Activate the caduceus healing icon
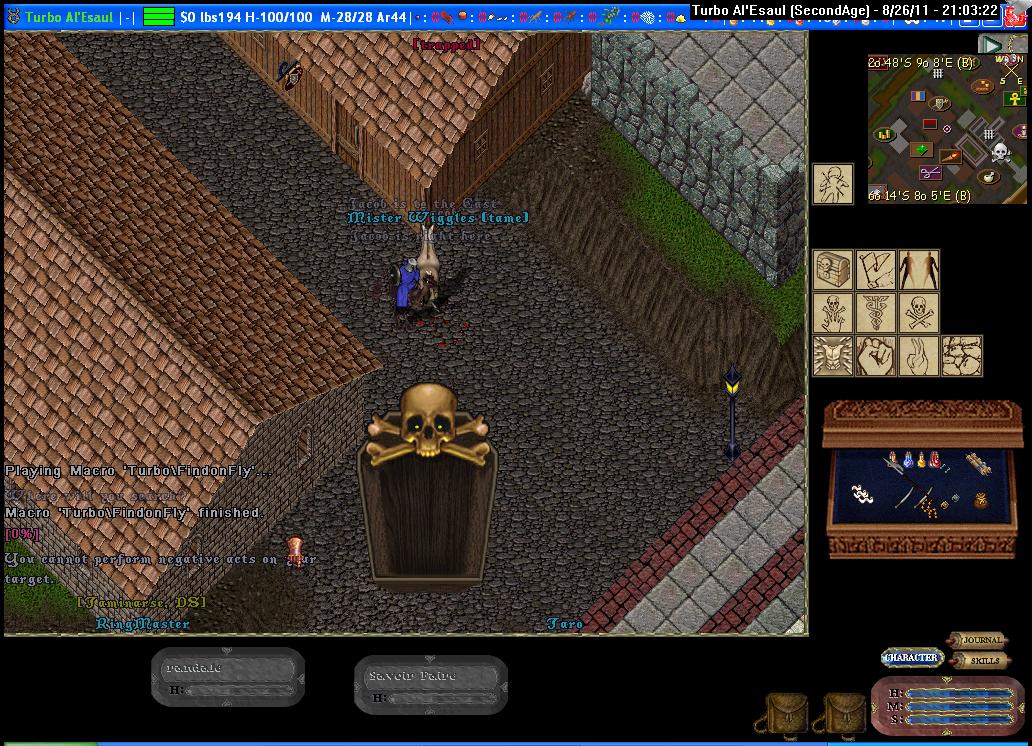The height and width of the screenshot is (746, 1032). point(876,312)
